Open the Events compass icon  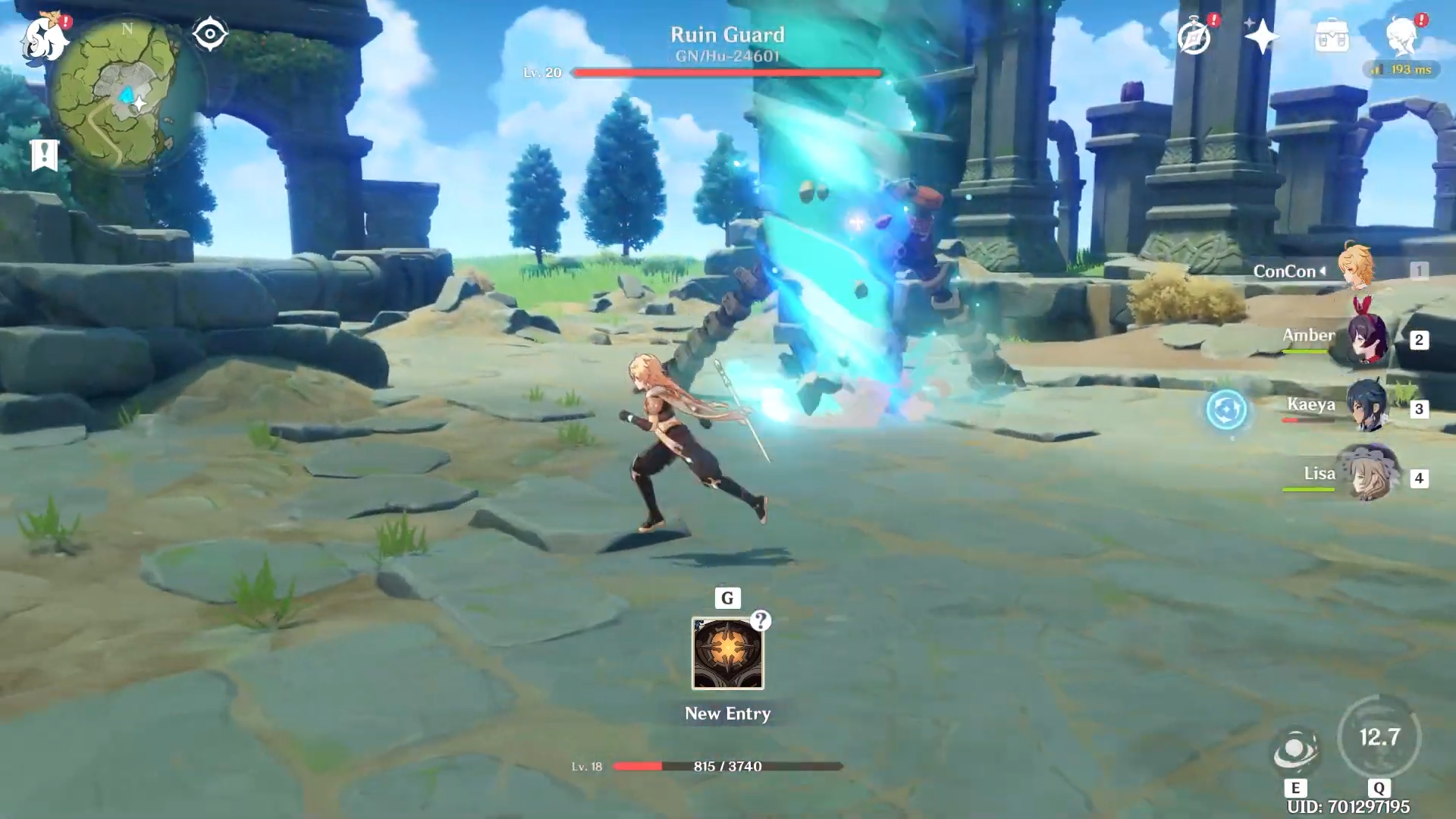coord(1193,37)
